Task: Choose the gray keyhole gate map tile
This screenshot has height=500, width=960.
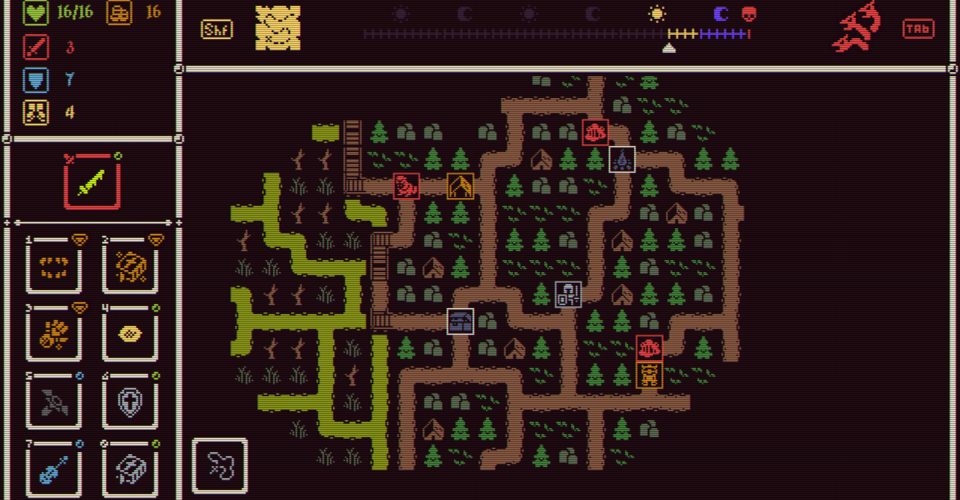Action: point(568,294)
